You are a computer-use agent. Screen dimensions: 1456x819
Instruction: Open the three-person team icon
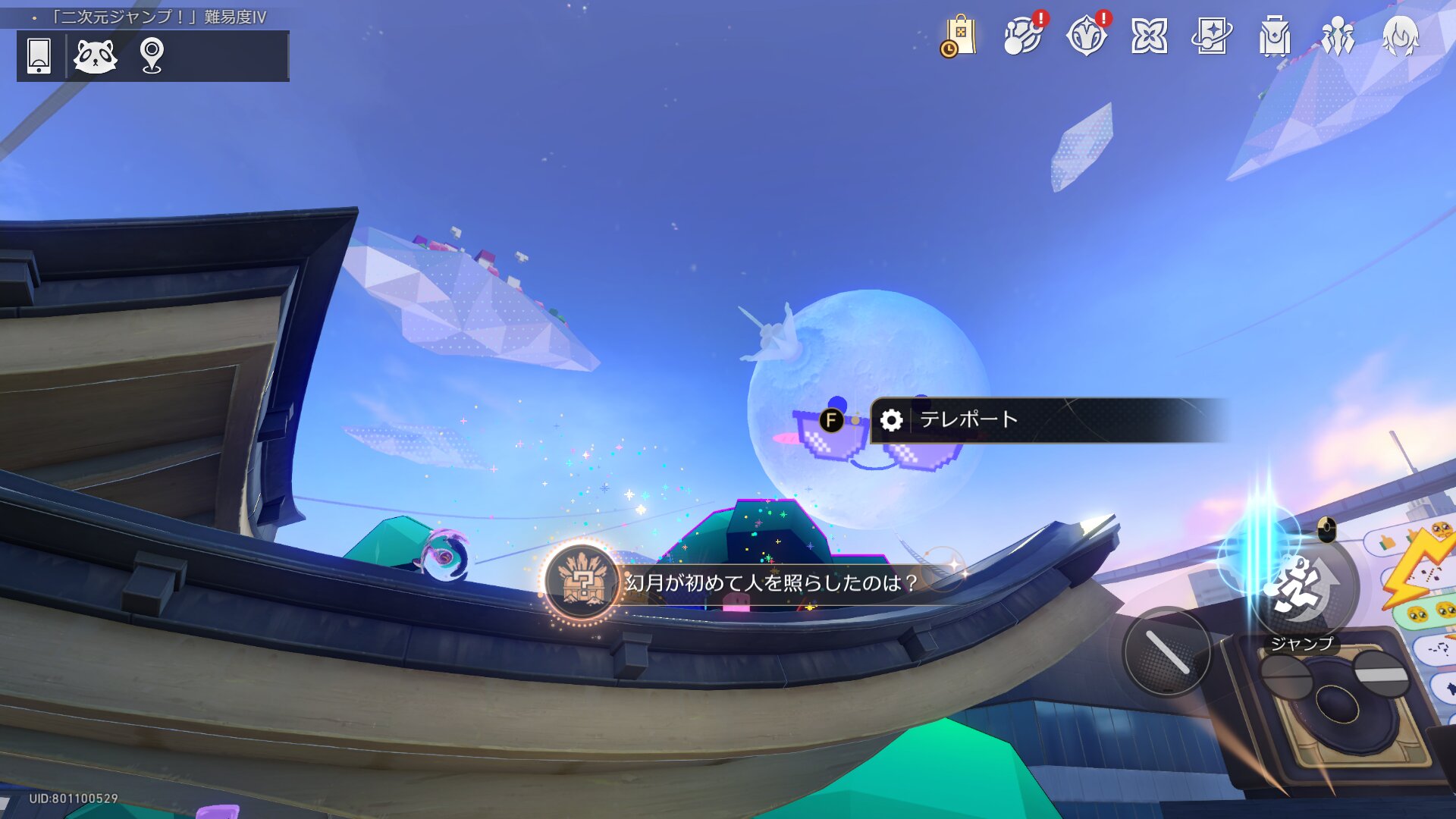pos(1338,36)
